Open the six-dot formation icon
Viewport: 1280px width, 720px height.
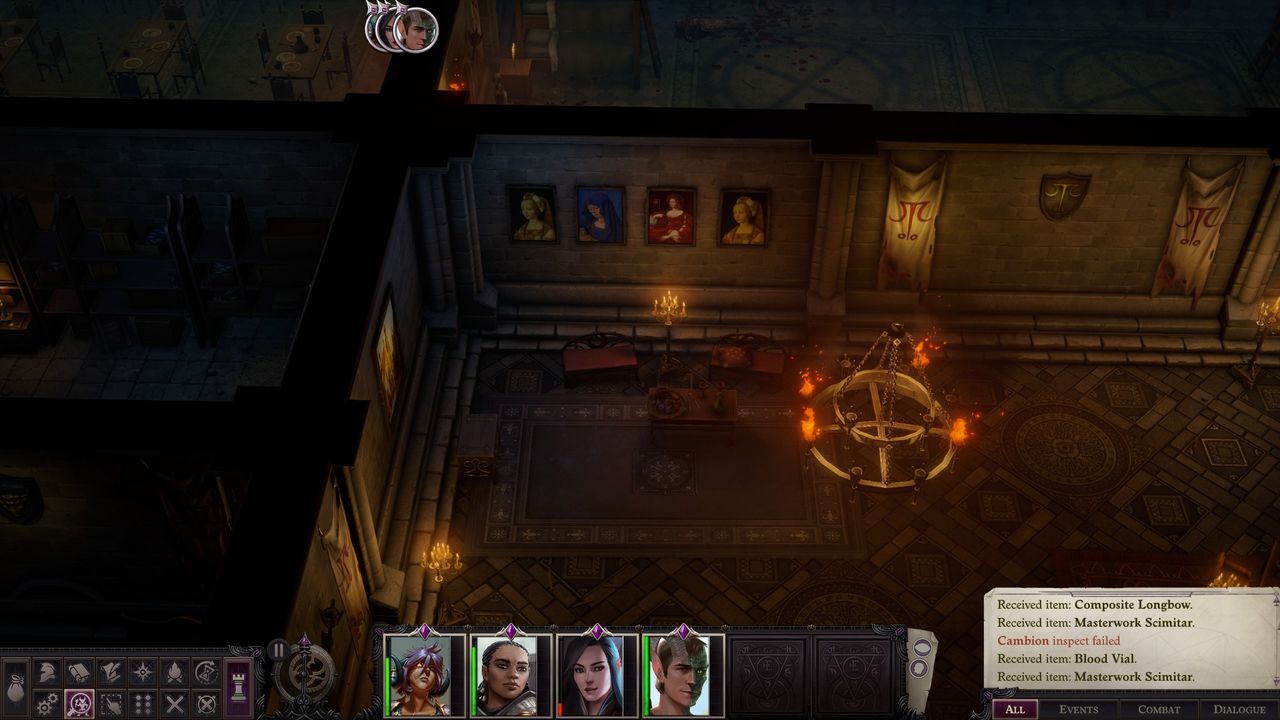pos(143,704)
